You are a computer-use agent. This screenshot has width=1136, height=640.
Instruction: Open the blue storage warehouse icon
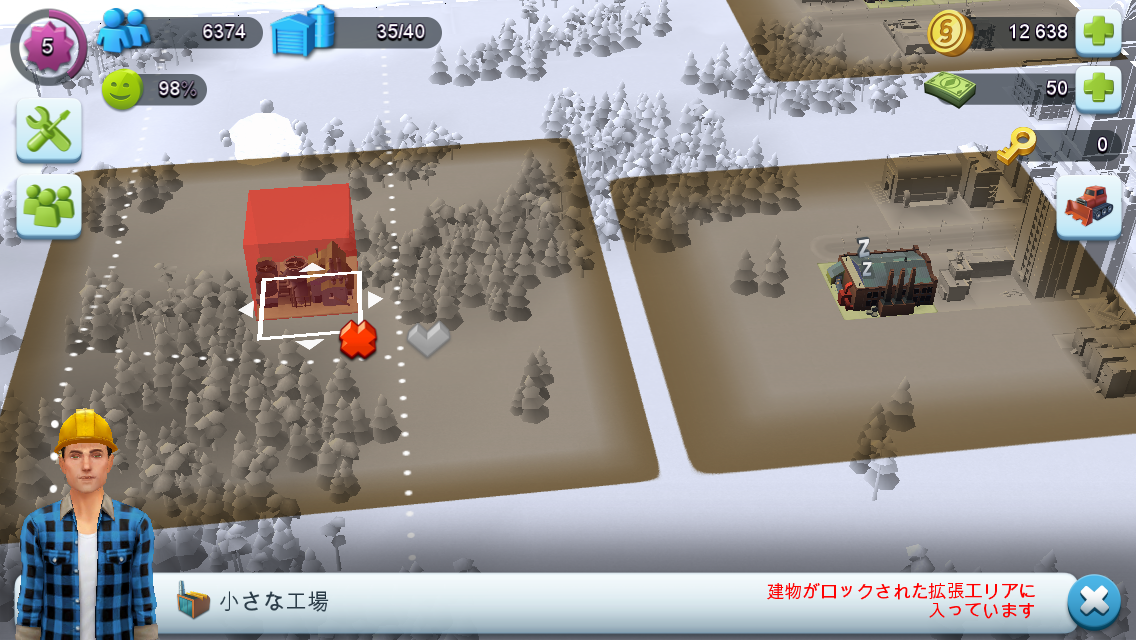tap(303, 30)
